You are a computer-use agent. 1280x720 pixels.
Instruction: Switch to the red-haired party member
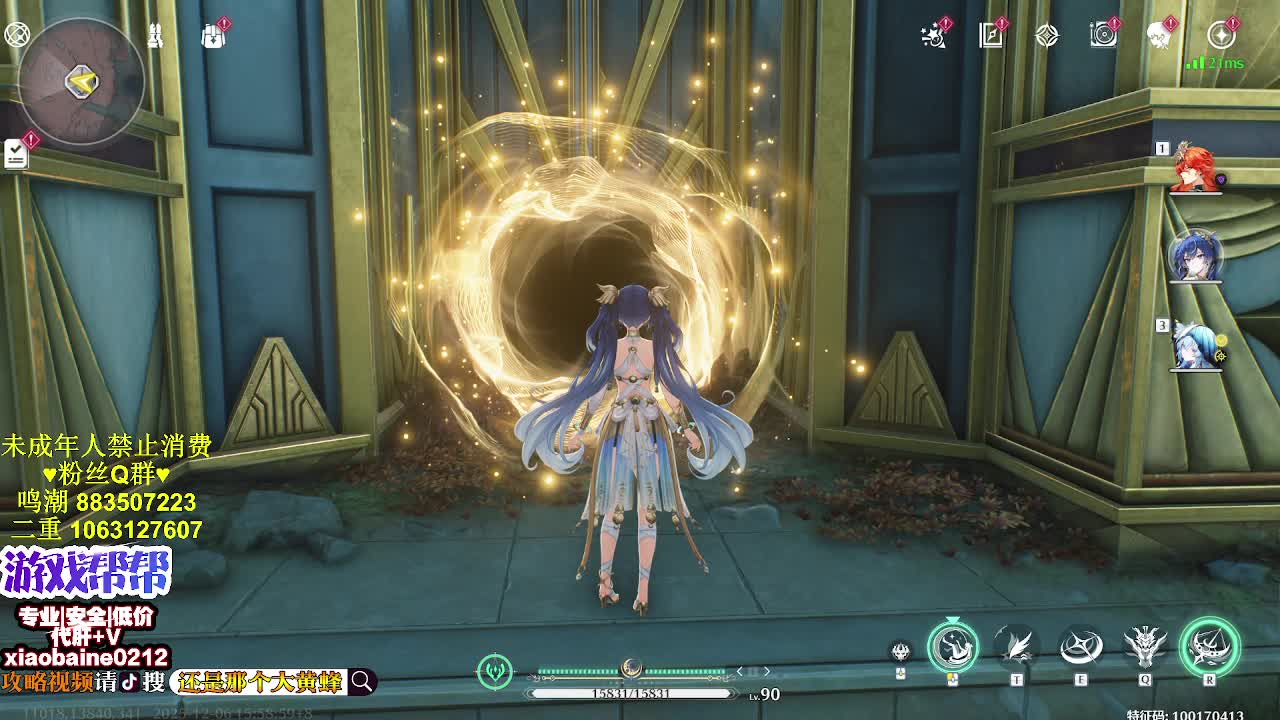1195,169
